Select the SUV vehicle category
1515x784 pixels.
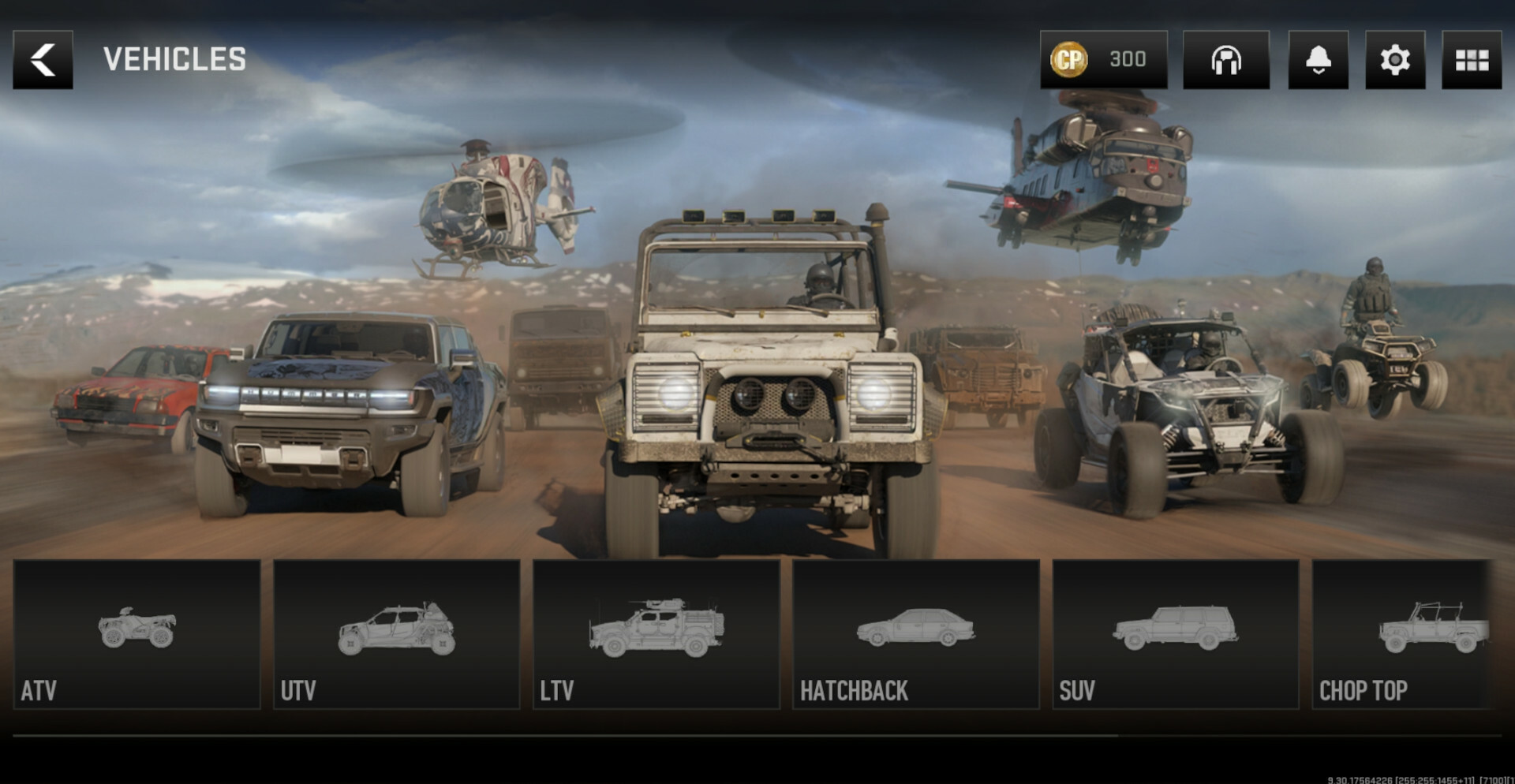[1175, 634]
